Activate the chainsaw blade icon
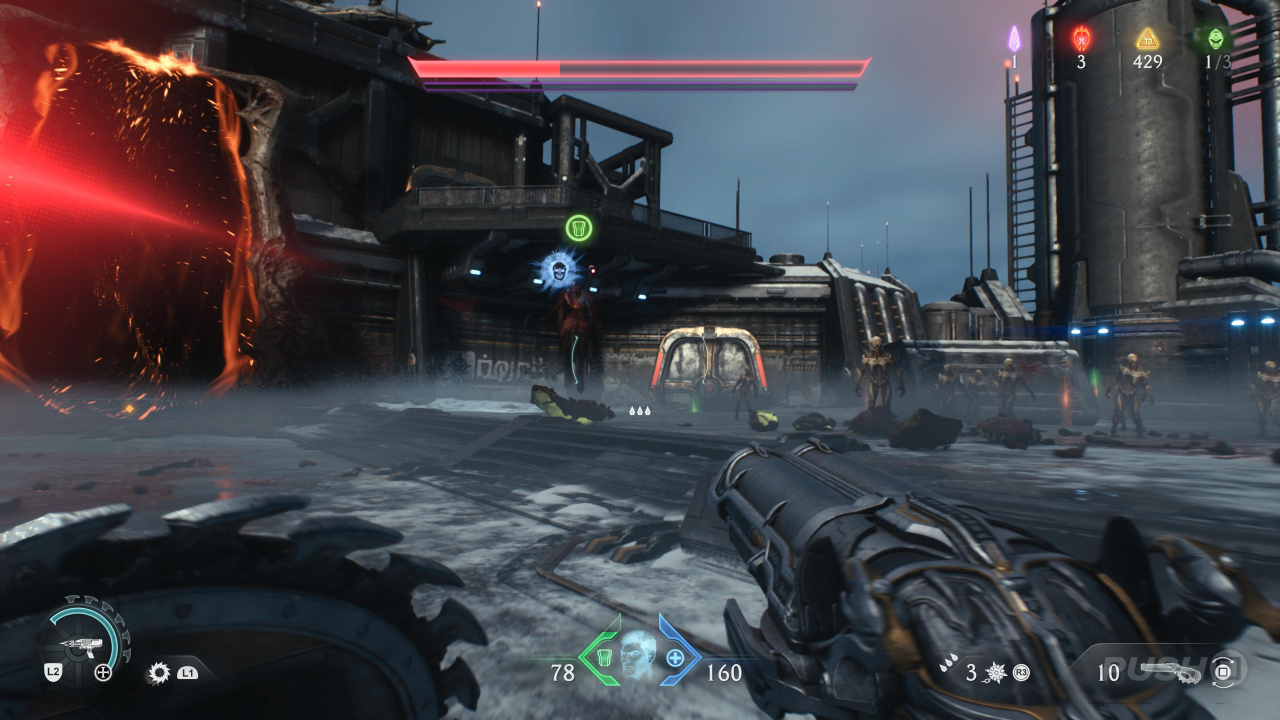The width and height of the screenshot is (1280, 720). [158, 673]
